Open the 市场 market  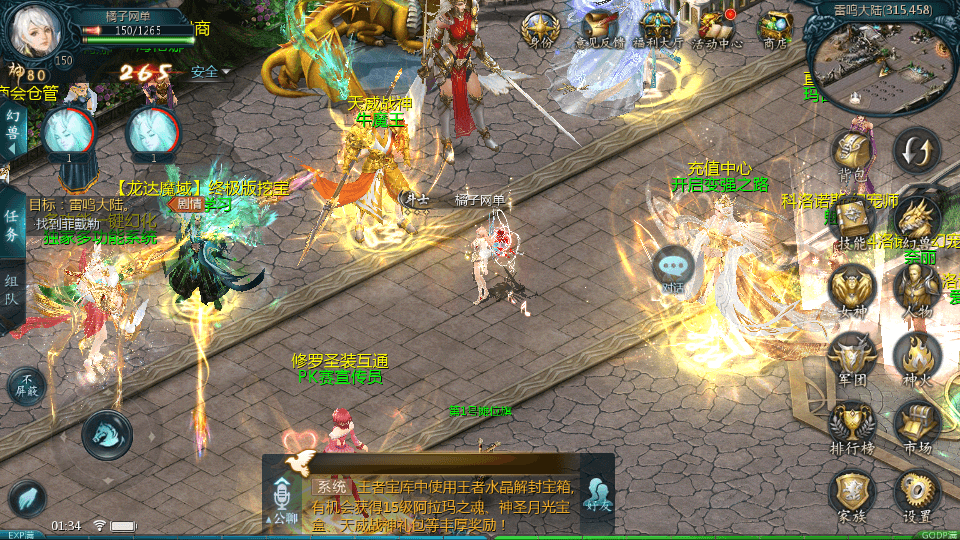pyautogui.click(x=916, y=424)
